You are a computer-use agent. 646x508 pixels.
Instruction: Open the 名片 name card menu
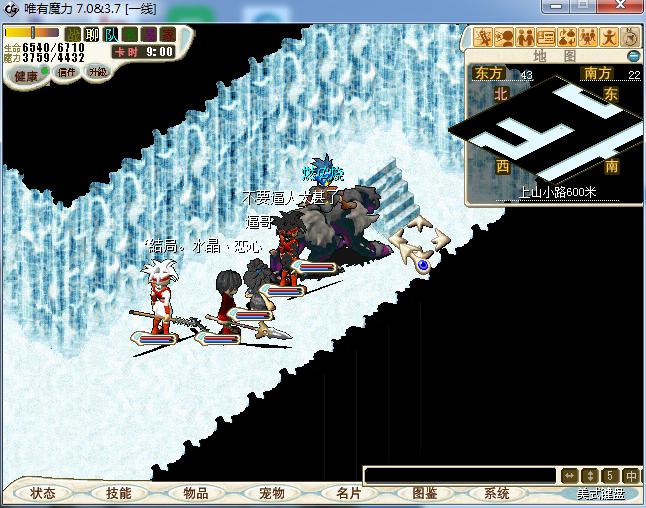point(348,493)
